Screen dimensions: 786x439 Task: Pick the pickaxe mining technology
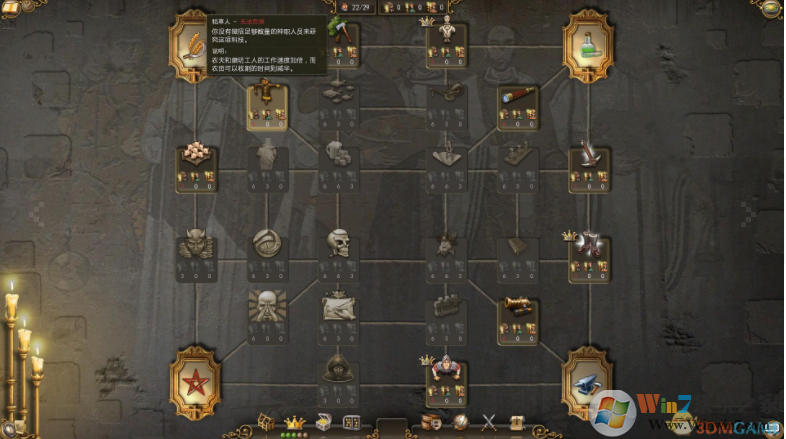[339, 32]
